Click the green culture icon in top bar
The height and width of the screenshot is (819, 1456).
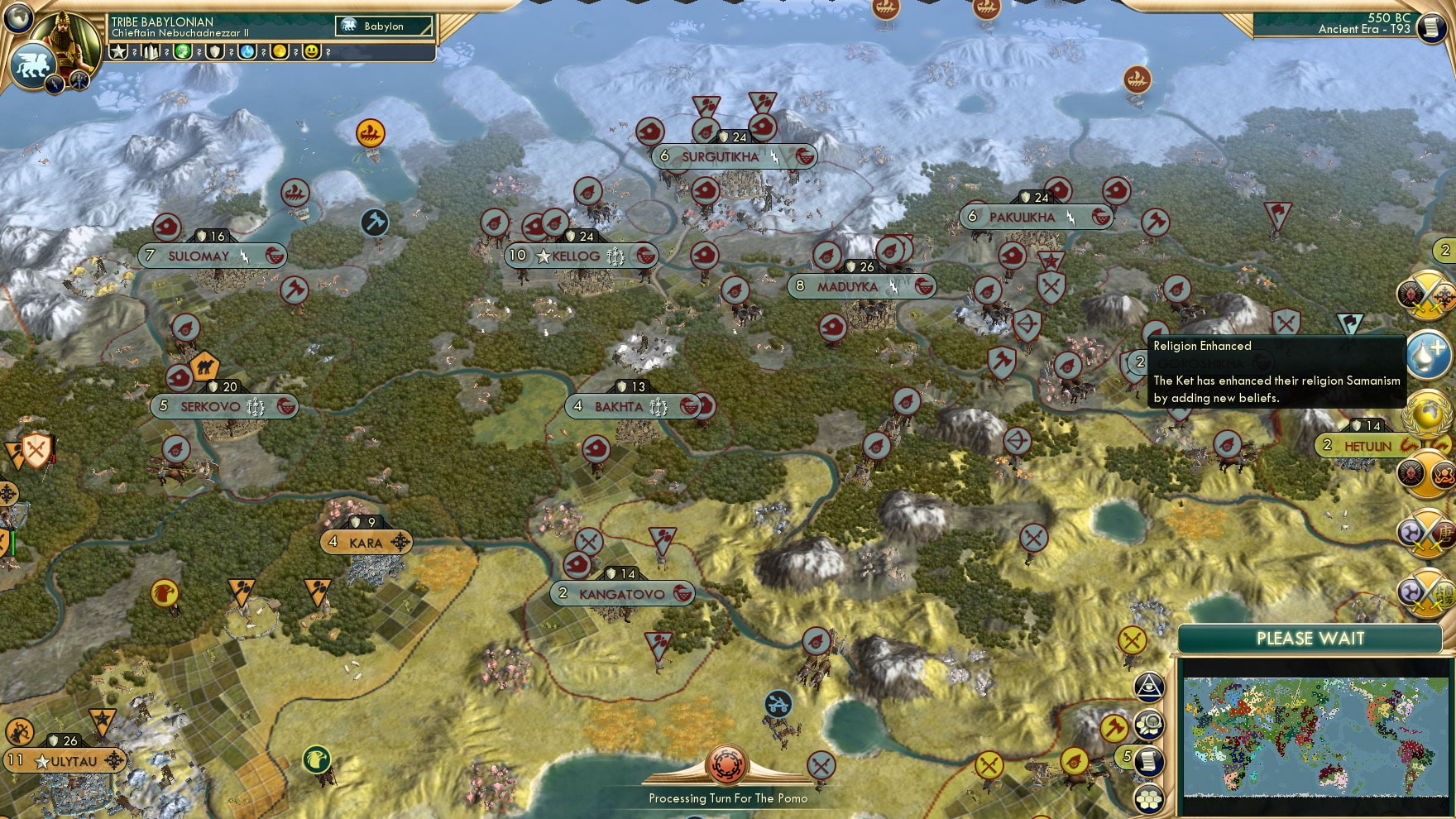[184, 51]
